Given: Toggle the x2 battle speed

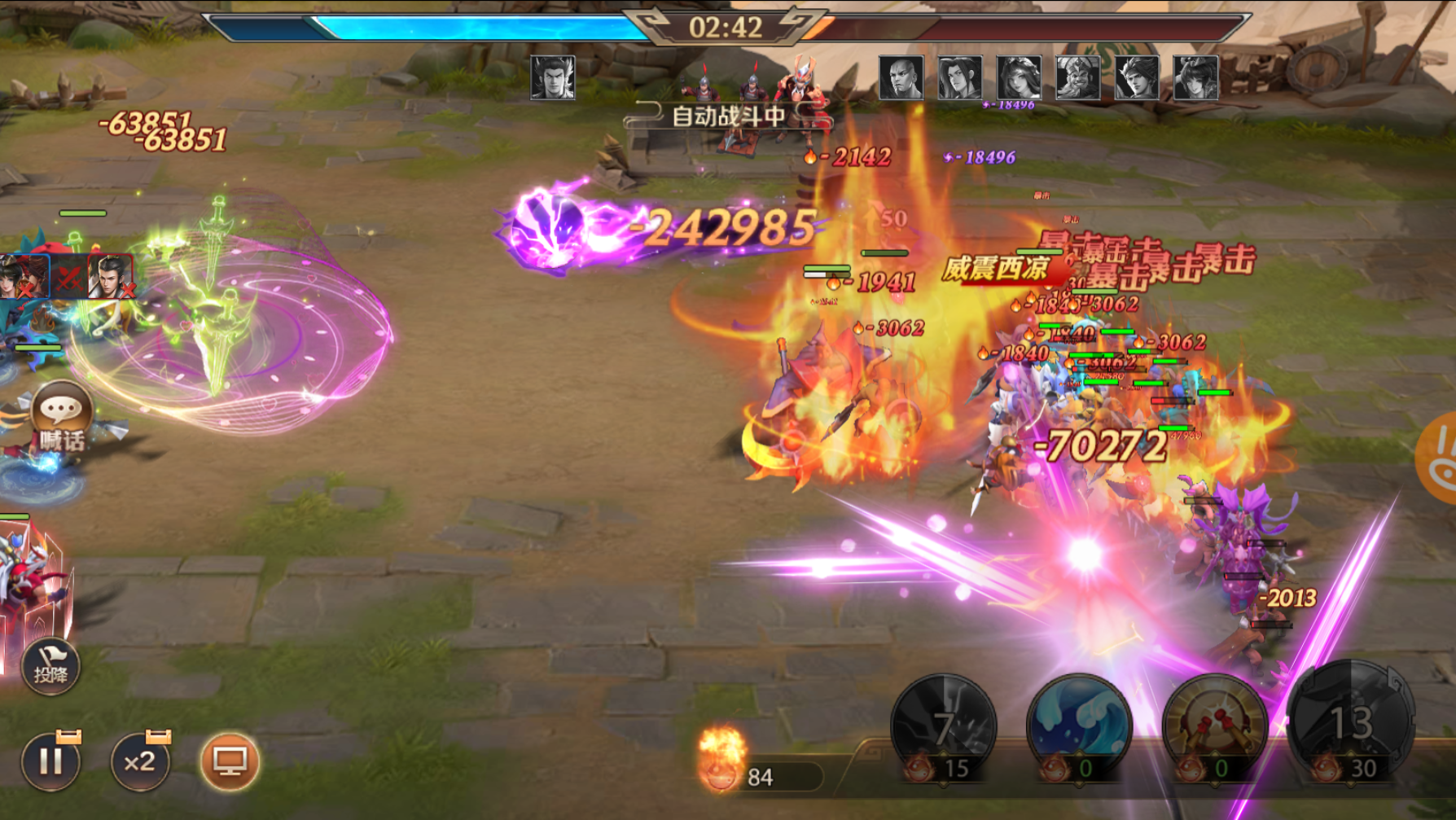Looking at the screenshot, I should point(140,761).
